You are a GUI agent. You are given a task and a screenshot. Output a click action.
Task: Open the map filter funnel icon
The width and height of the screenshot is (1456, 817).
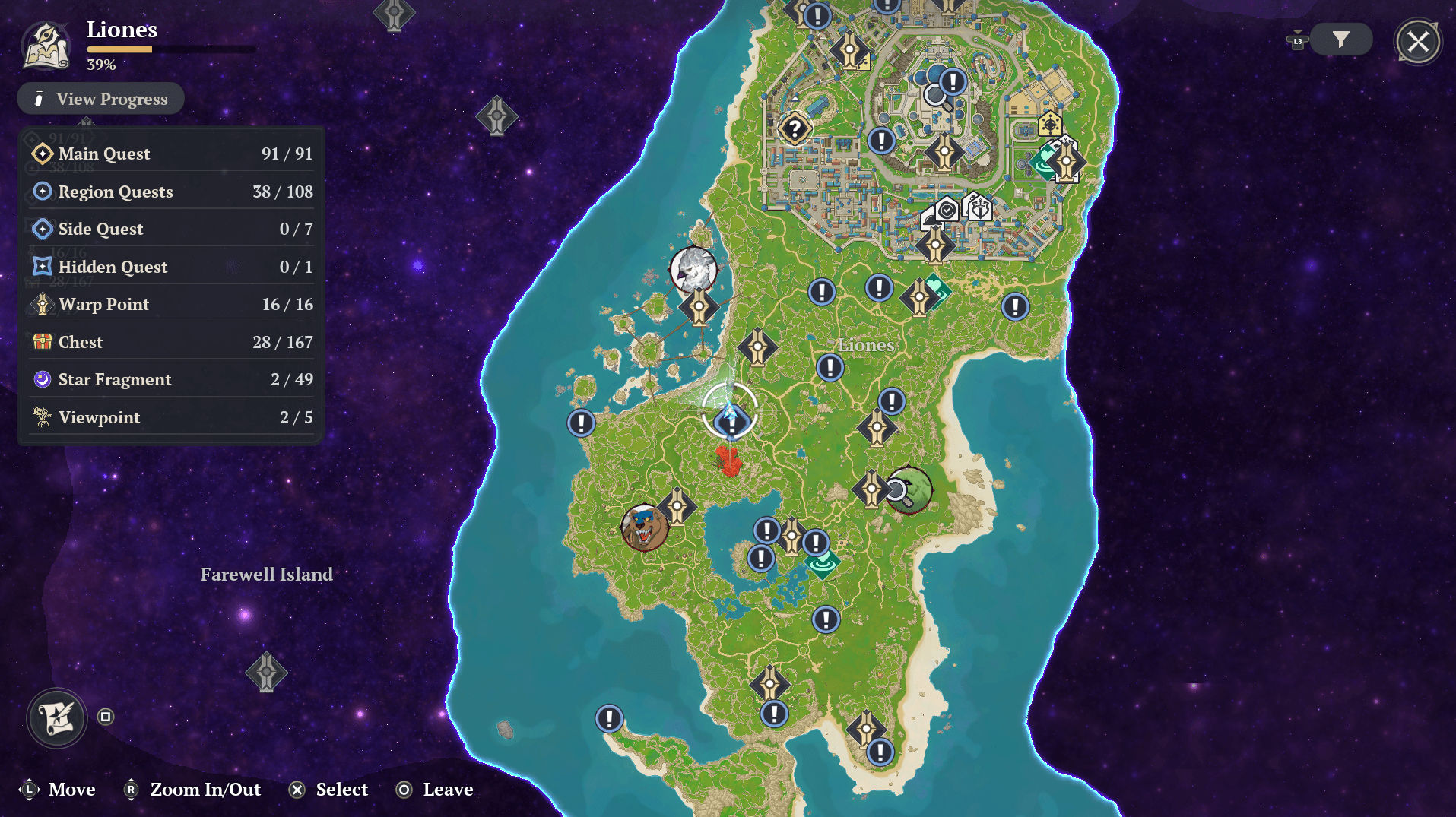click(1340, 40)
